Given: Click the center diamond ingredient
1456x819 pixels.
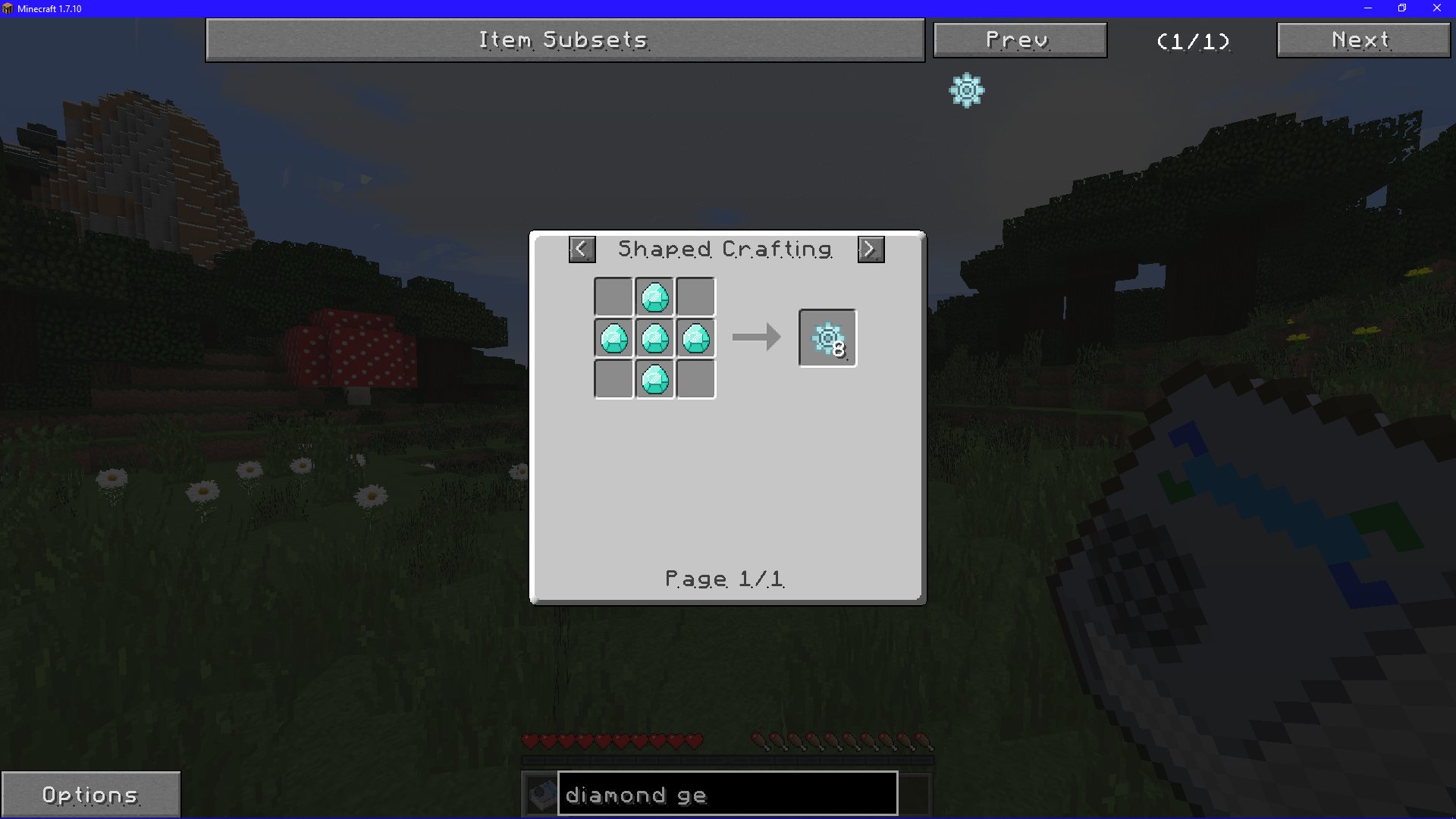Looking at the screenshot, I should pos(655,338).
